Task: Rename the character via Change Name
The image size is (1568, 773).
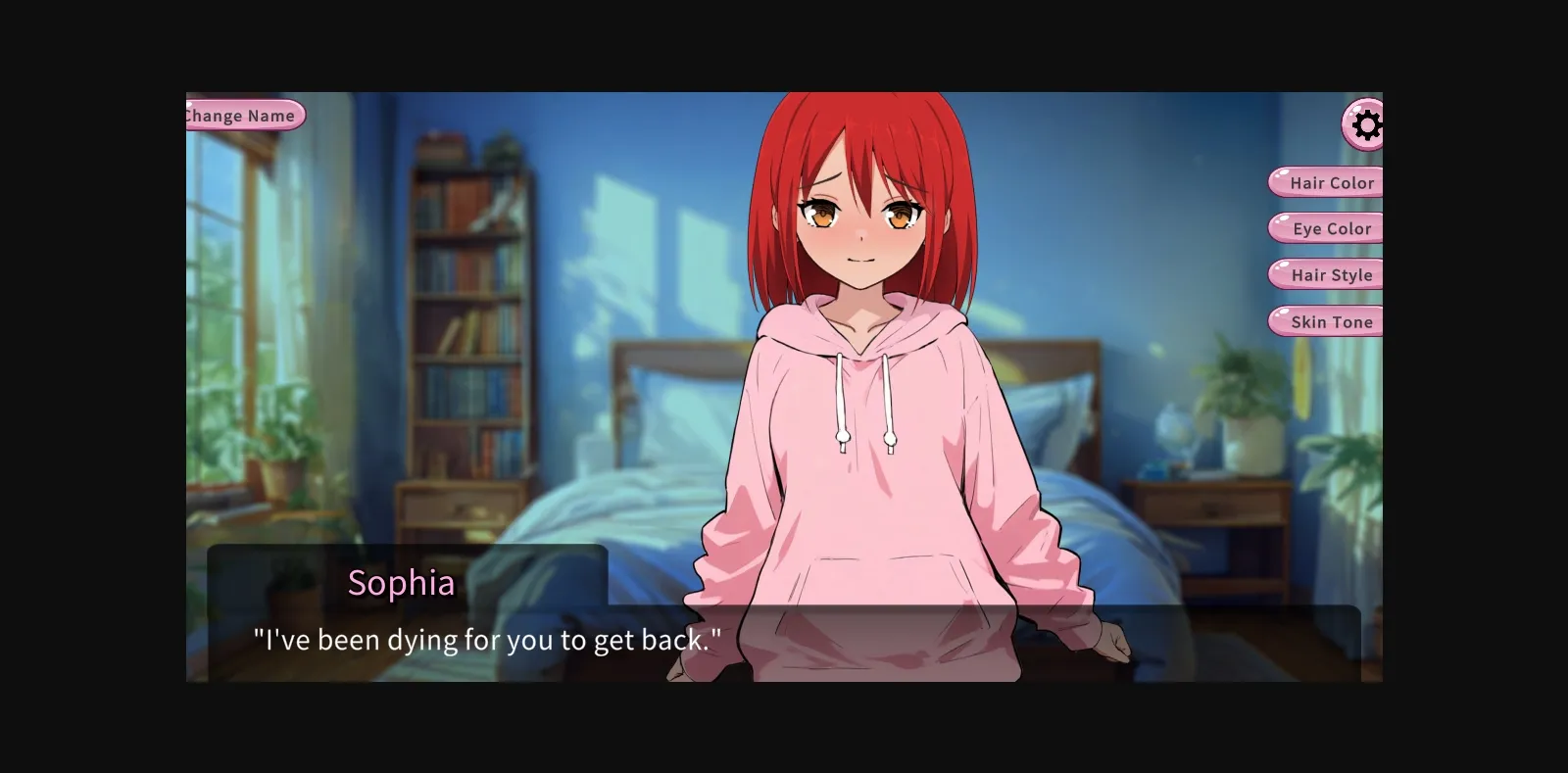Action: (x=238, y=115)
